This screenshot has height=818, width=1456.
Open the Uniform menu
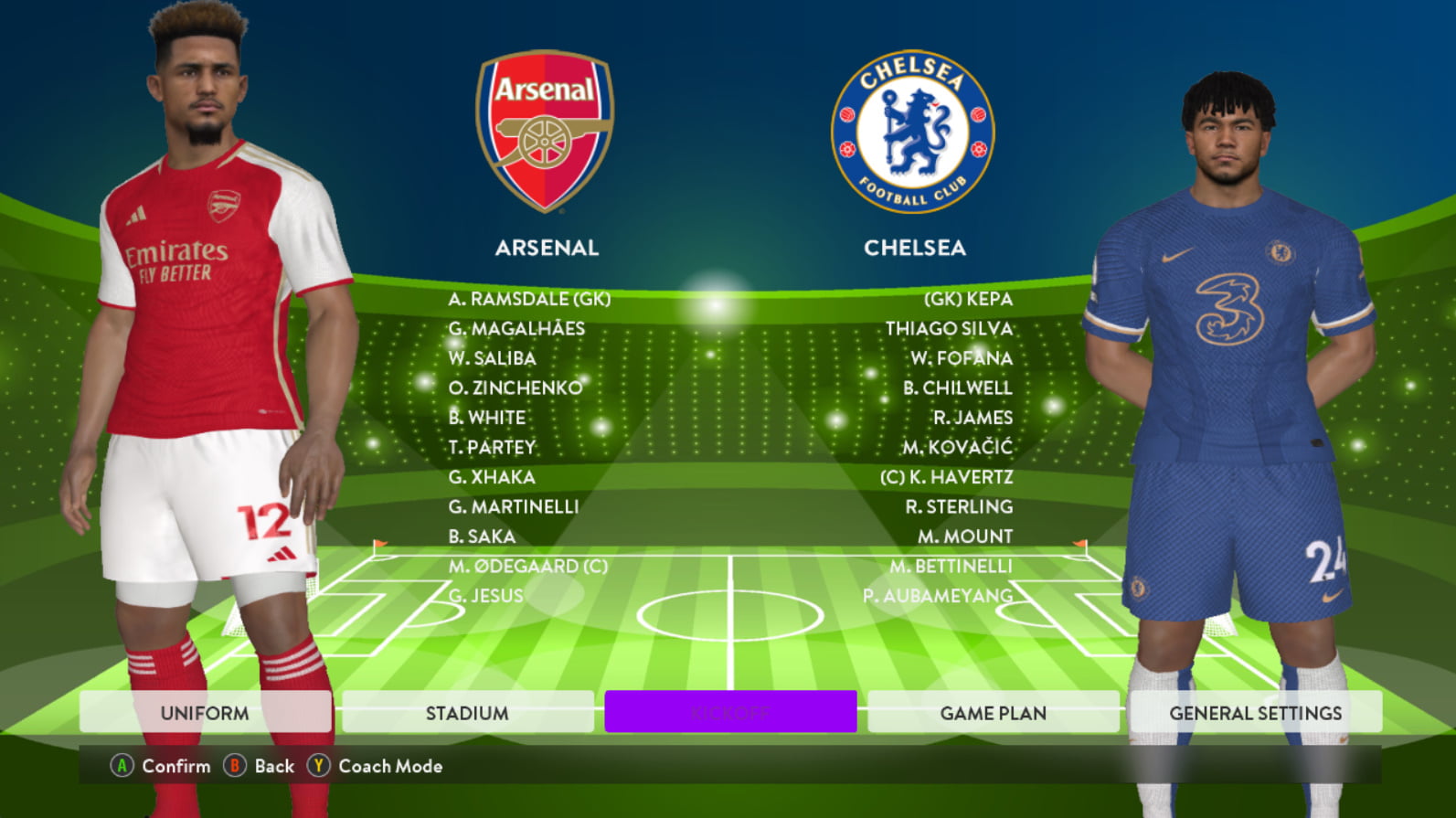pyautogui.click(x=205, y=712)
